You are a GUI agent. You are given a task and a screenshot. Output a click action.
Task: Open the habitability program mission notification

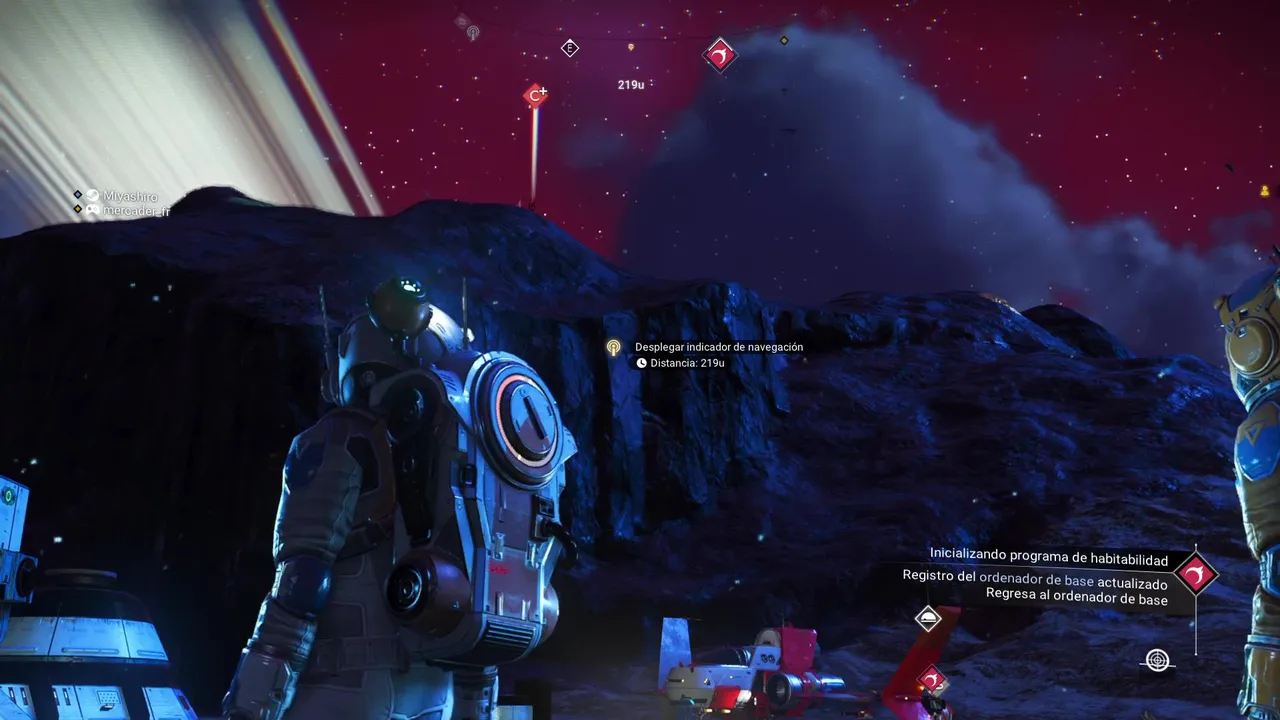pos(1049,553)
